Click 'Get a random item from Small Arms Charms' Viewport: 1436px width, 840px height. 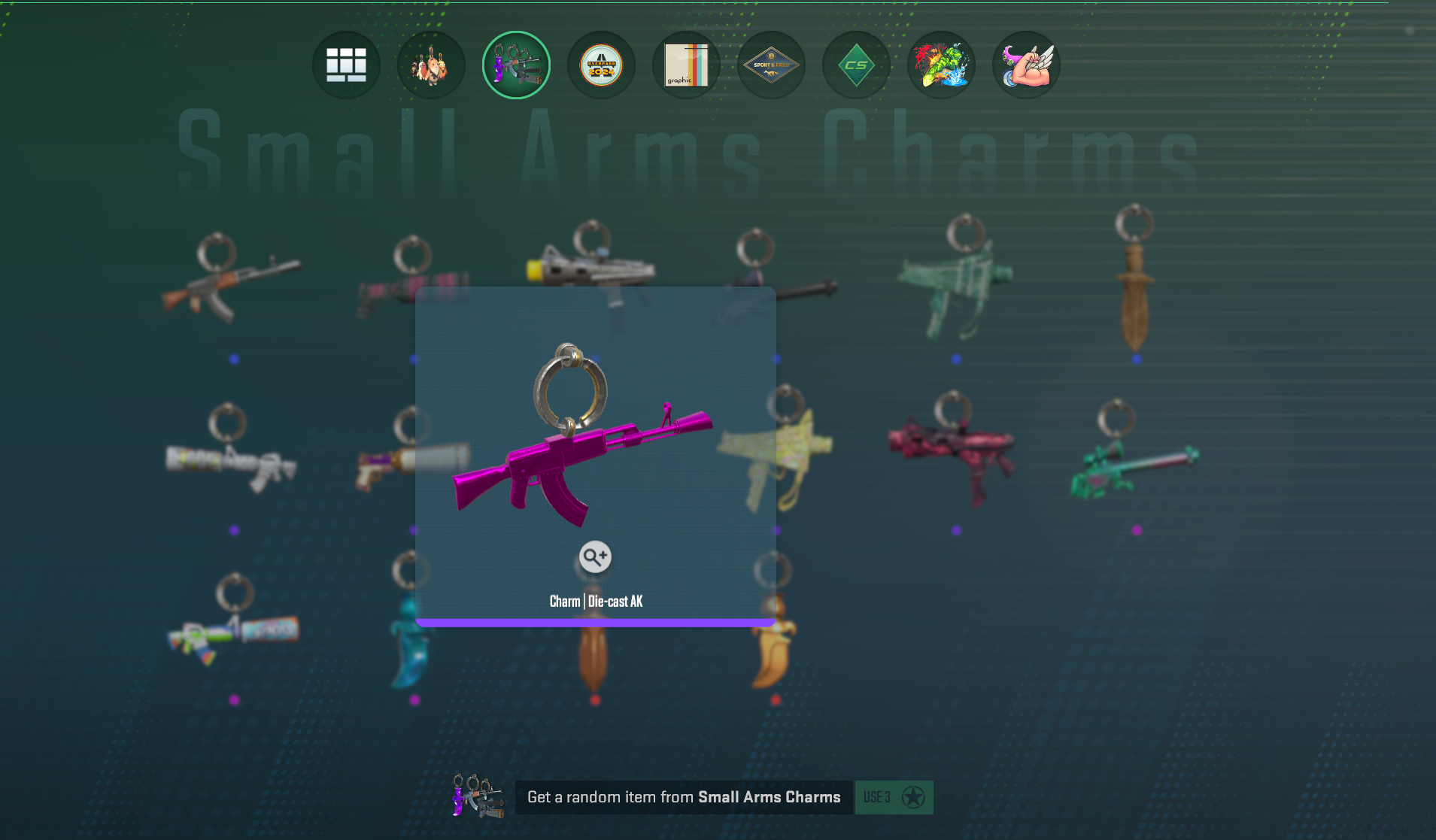tap(685, 797)
